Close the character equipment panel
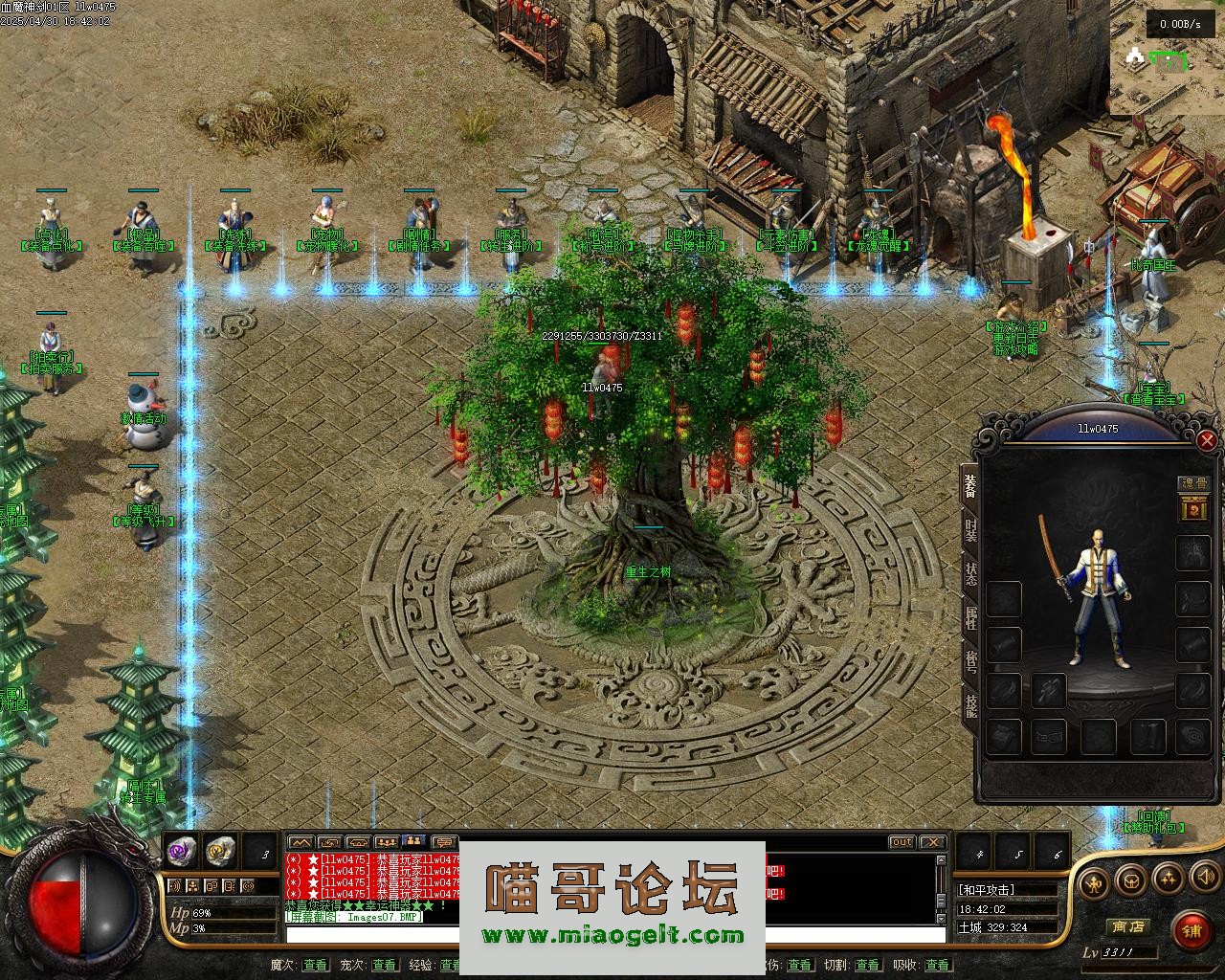The height and width of the screenshot is (980, 1225). (x=1207, y=440)
